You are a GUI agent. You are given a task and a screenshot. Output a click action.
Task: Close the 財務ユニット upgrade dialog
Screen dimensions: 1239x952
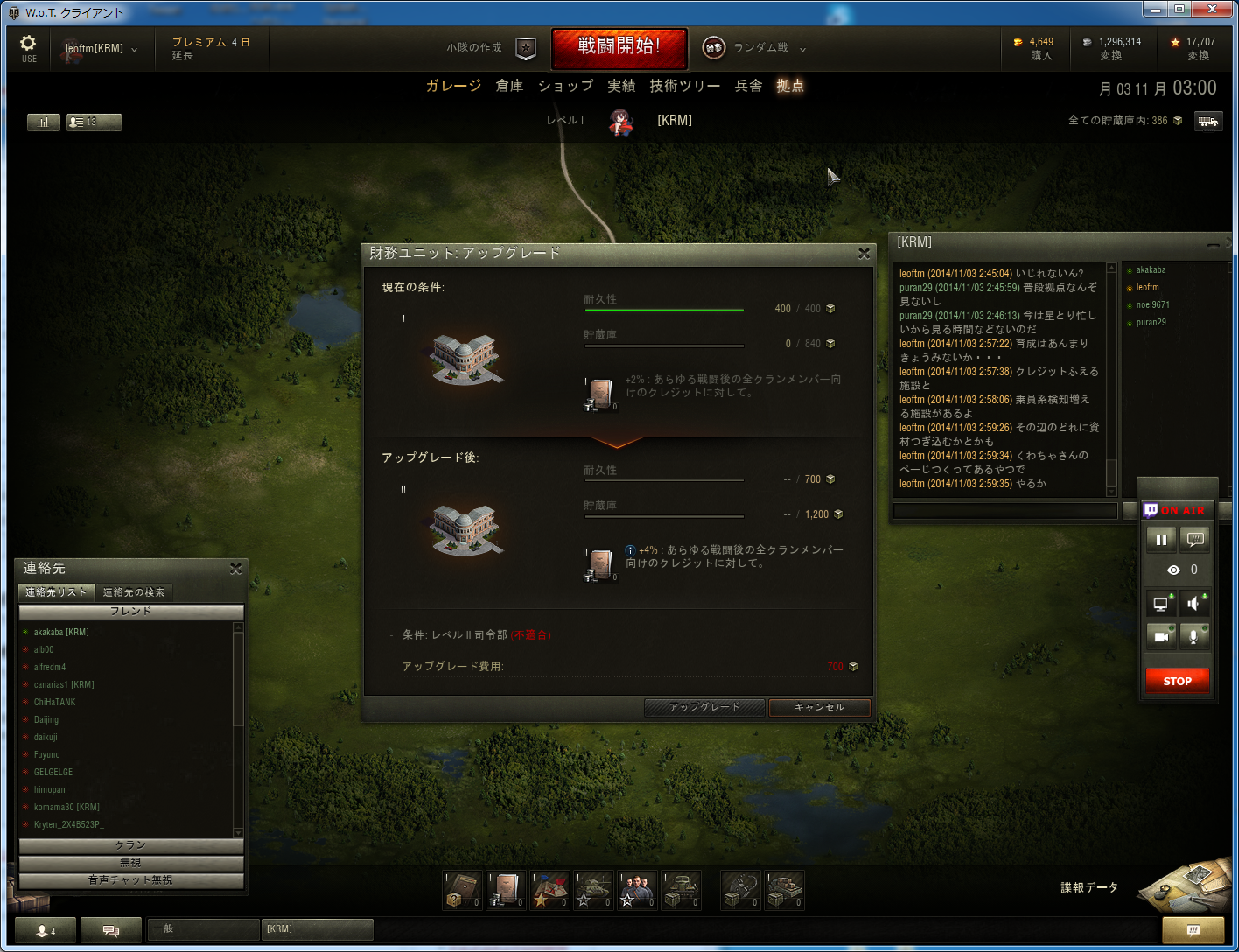(x=864, y=254)
